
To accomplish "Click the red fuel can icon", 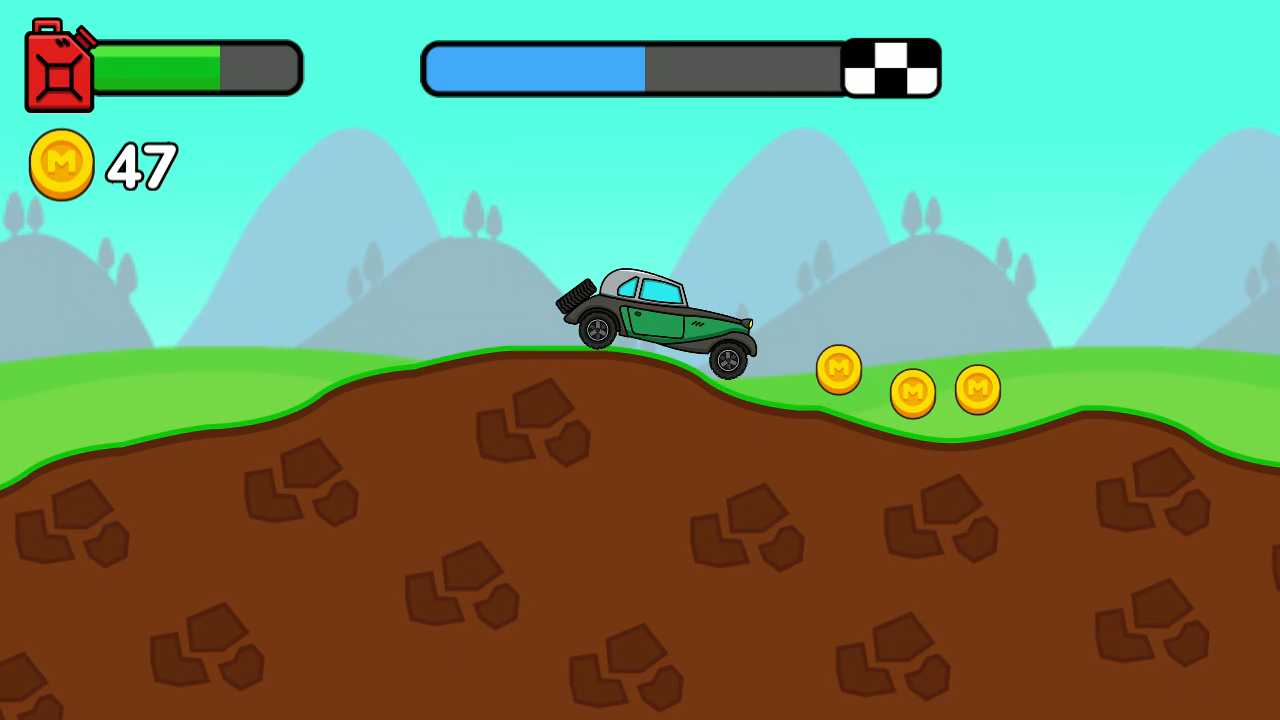I will (58, 68).
